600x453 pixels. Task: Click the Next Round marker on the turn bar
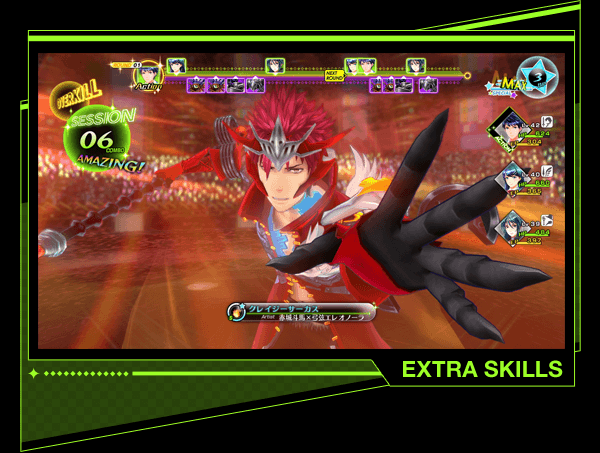point(333,73)
